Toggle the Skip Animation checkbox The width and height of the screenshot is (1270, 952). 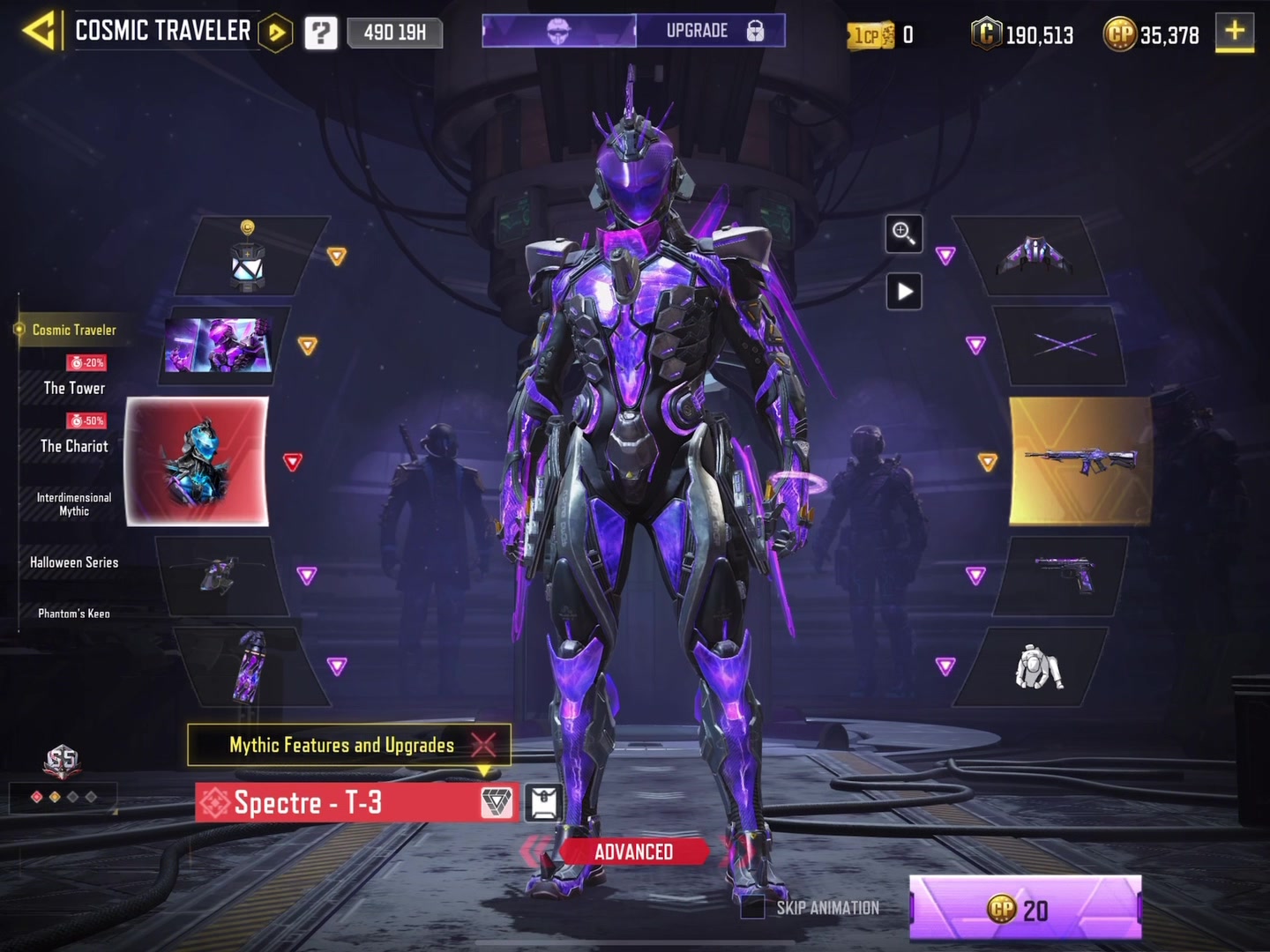tap(752, 907)
